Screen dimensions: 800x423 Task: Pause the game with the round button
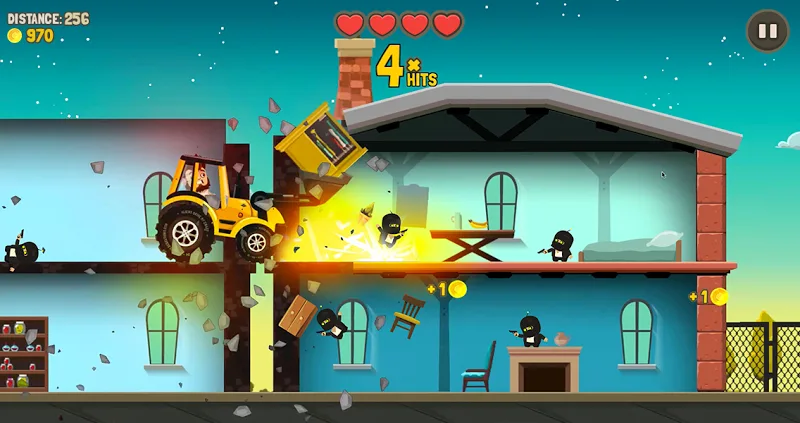coord(767,31)
